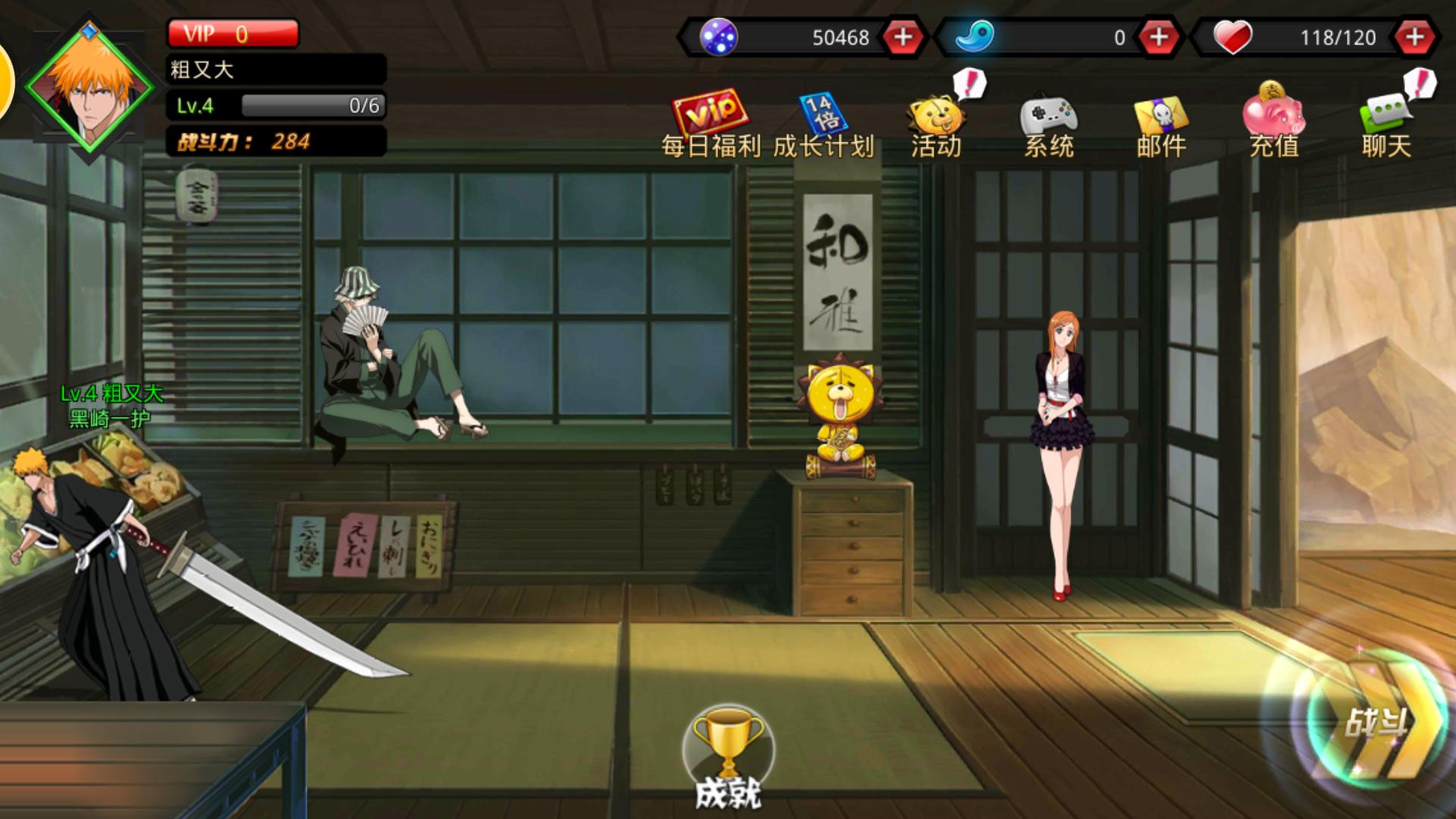Open the 活动 events Kon icon

(937, 114)
